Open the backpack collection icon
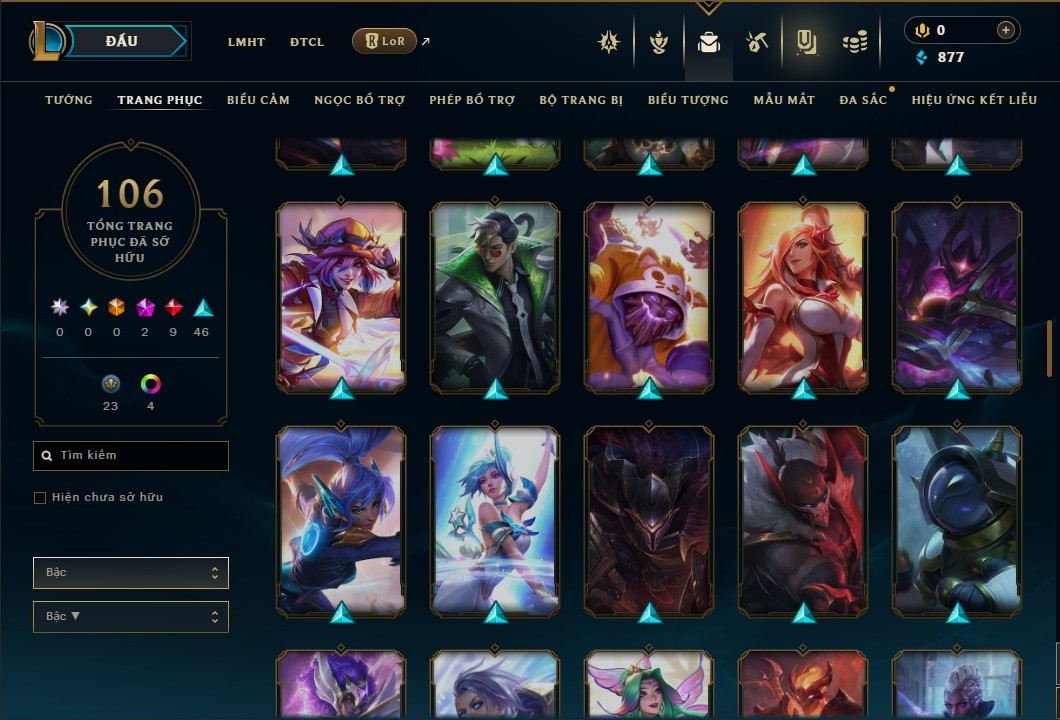 [x=709, y=42]
